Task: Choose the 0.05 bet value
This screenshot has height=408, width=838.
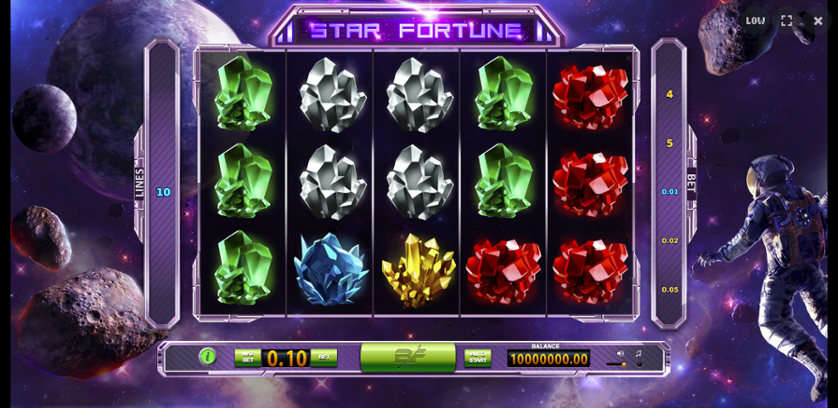Action: pos(669,289)
